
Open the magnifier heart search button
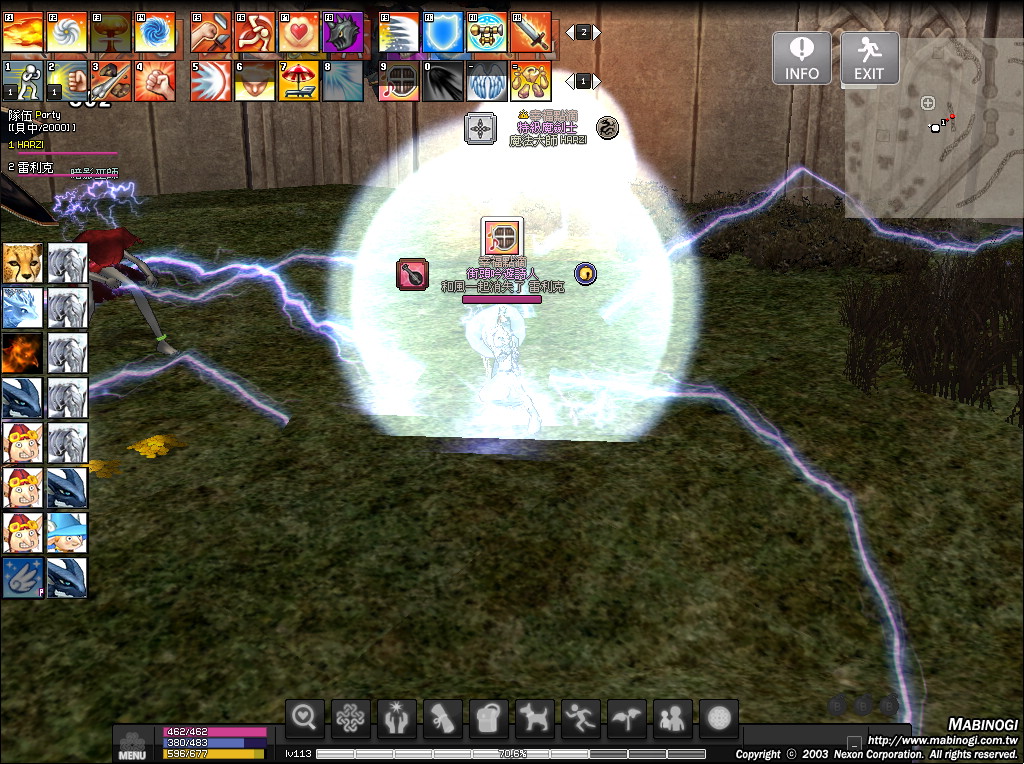305,718
